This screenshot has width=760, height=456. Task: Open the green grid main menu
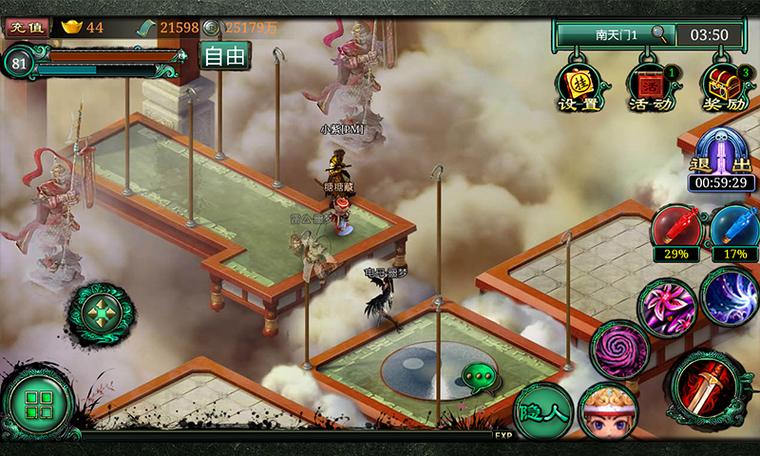tap(38, 404)
